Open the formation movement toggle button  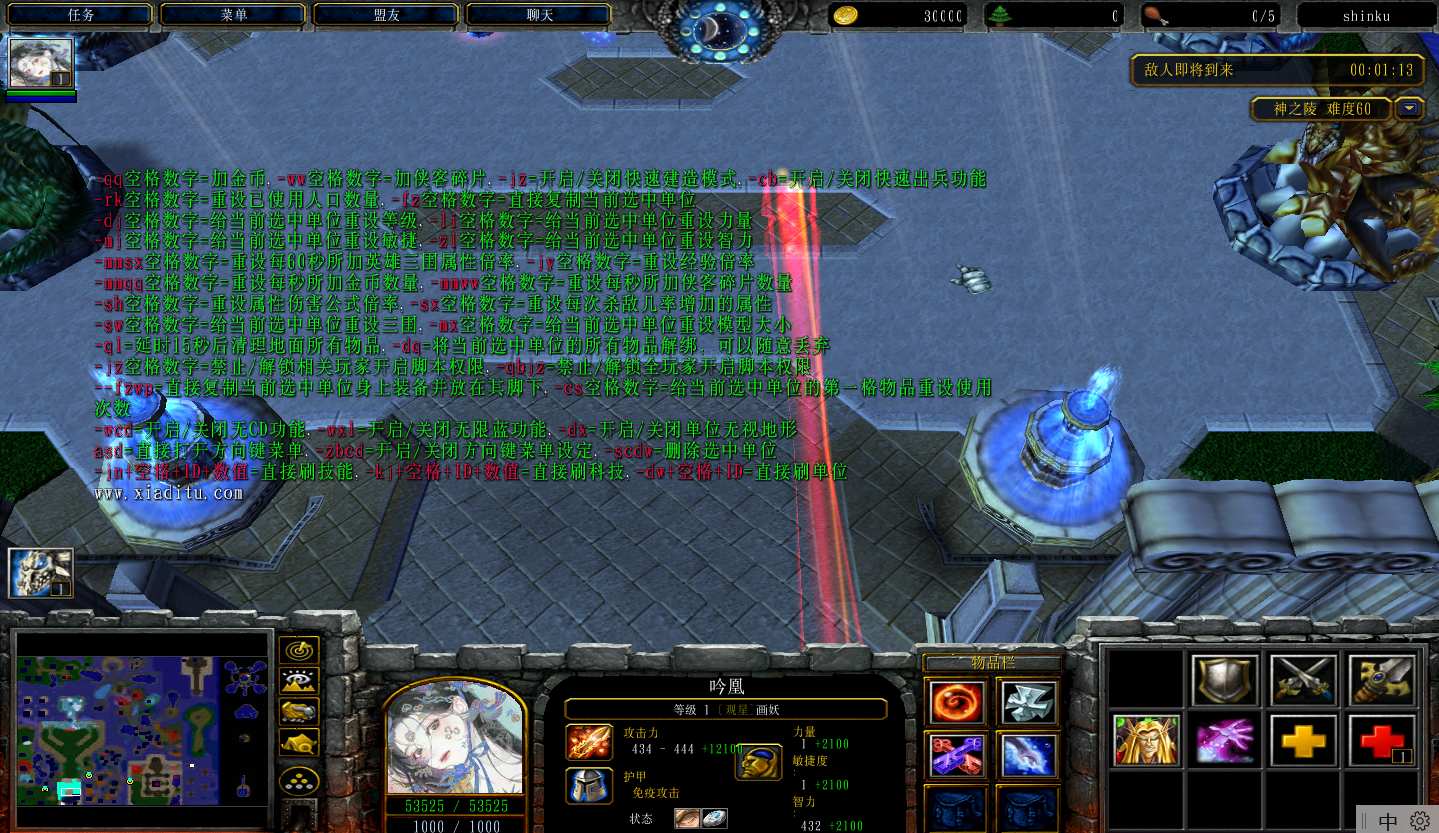coord(299,780)
